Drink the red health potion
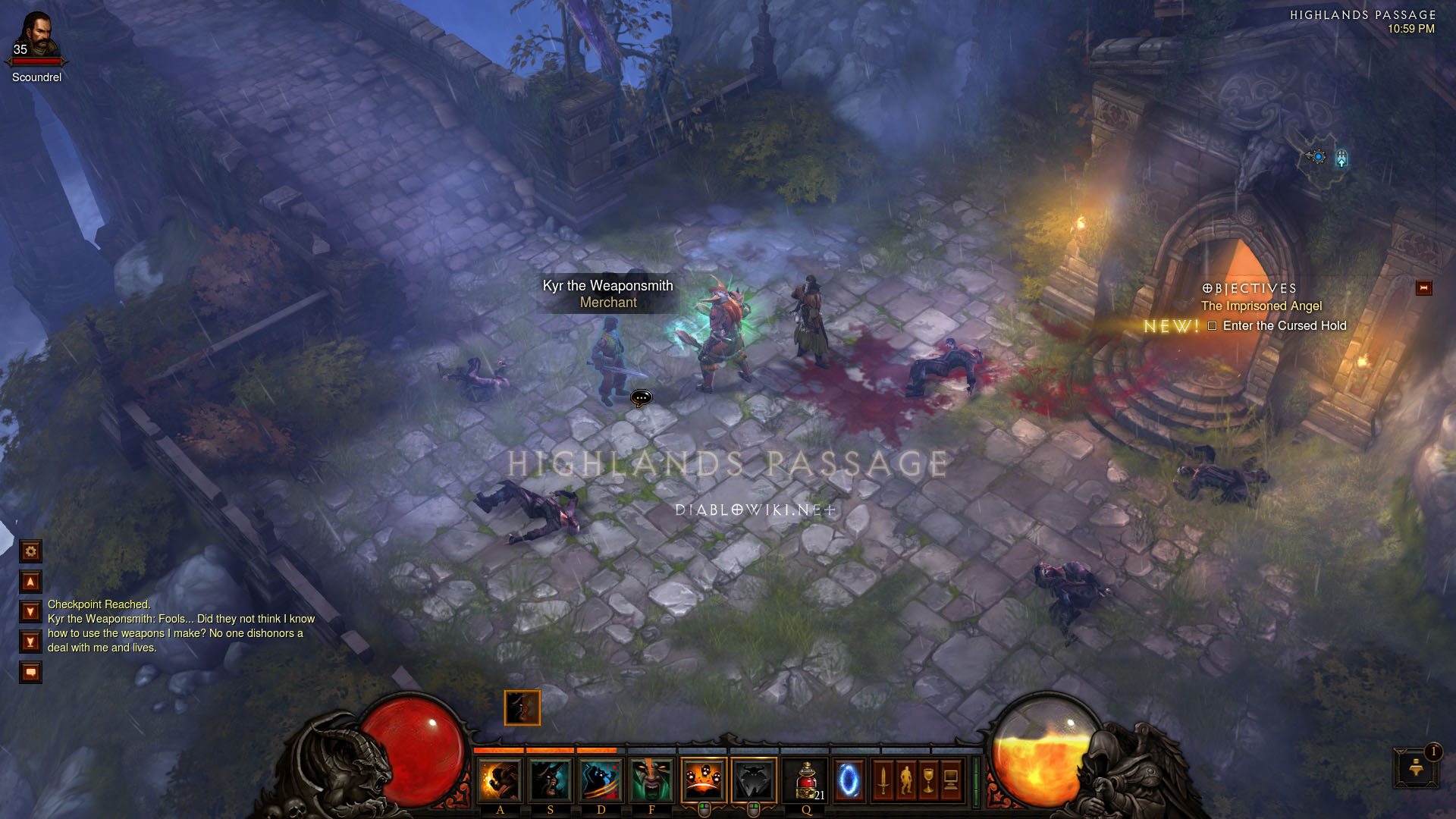 point(806,780)
